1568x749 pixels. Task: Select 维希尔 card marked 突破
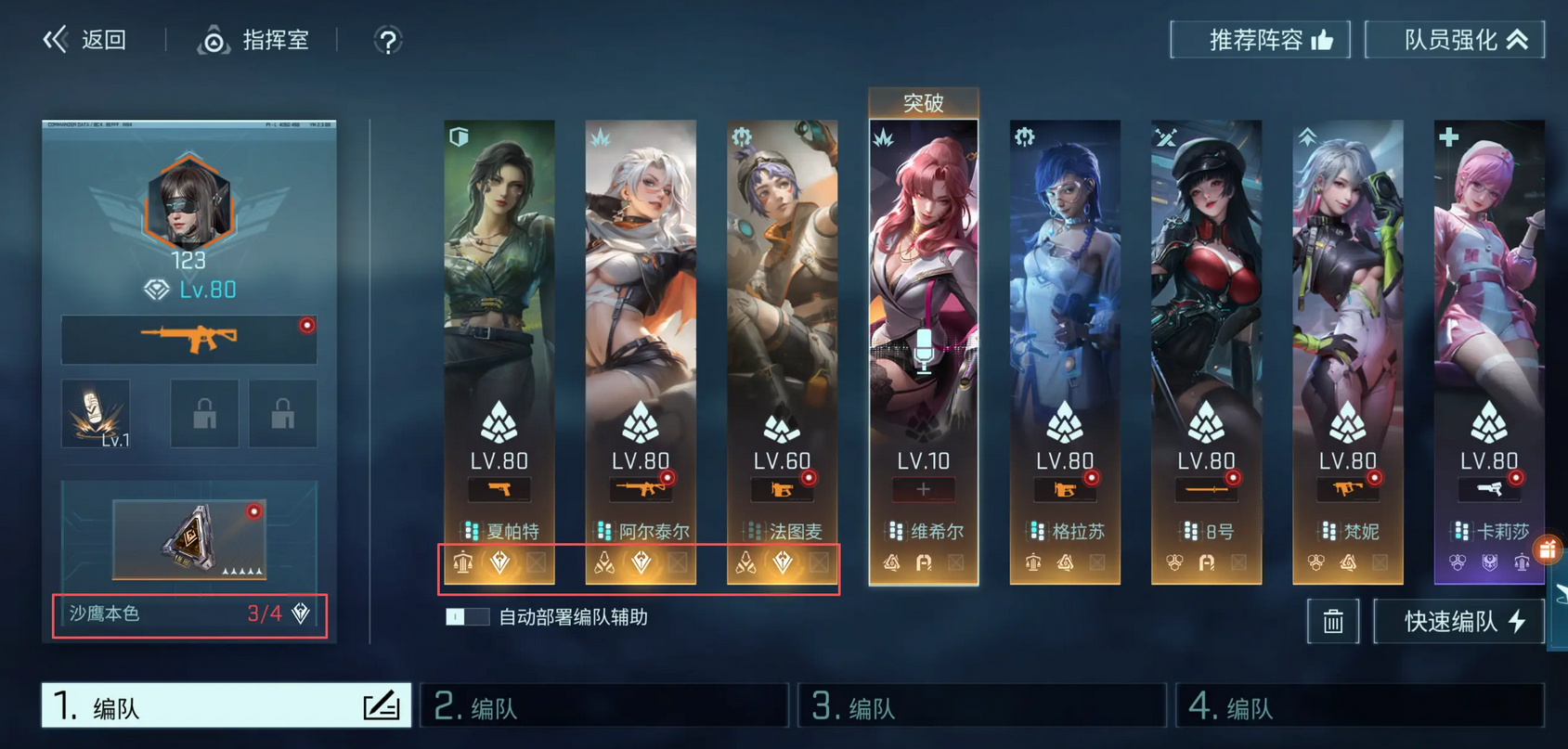point(923,306)
